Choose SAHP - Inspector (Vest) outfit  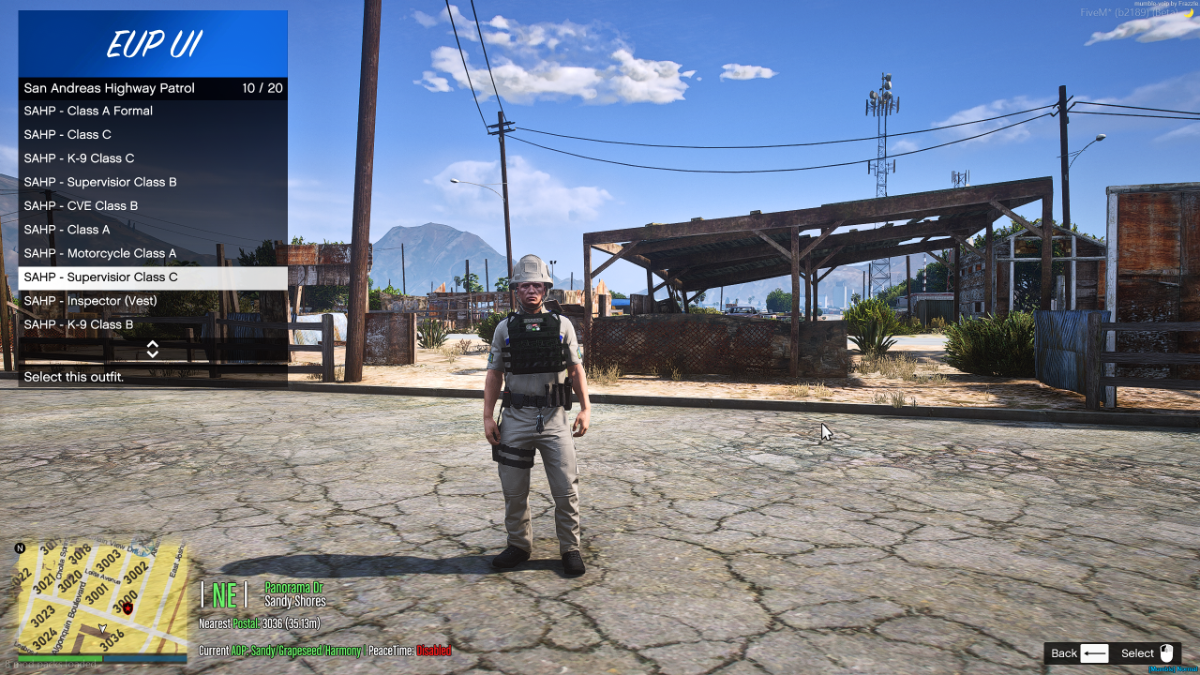click(152, 301)
